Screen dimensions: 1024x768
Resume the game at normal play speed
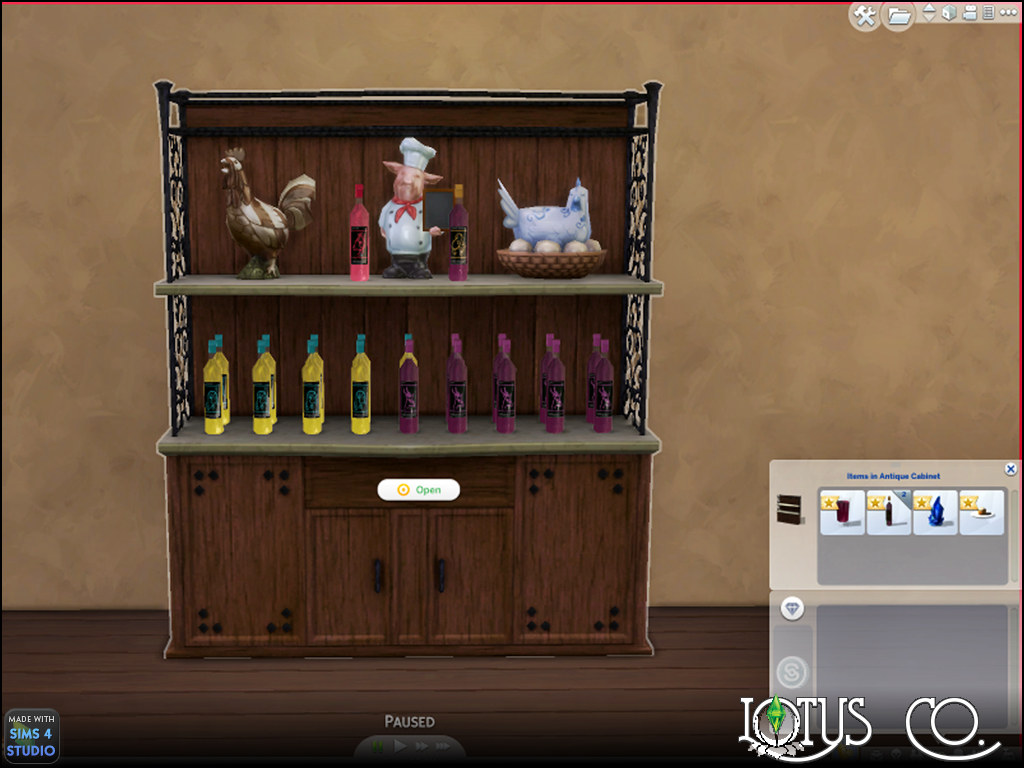[400, 746]
